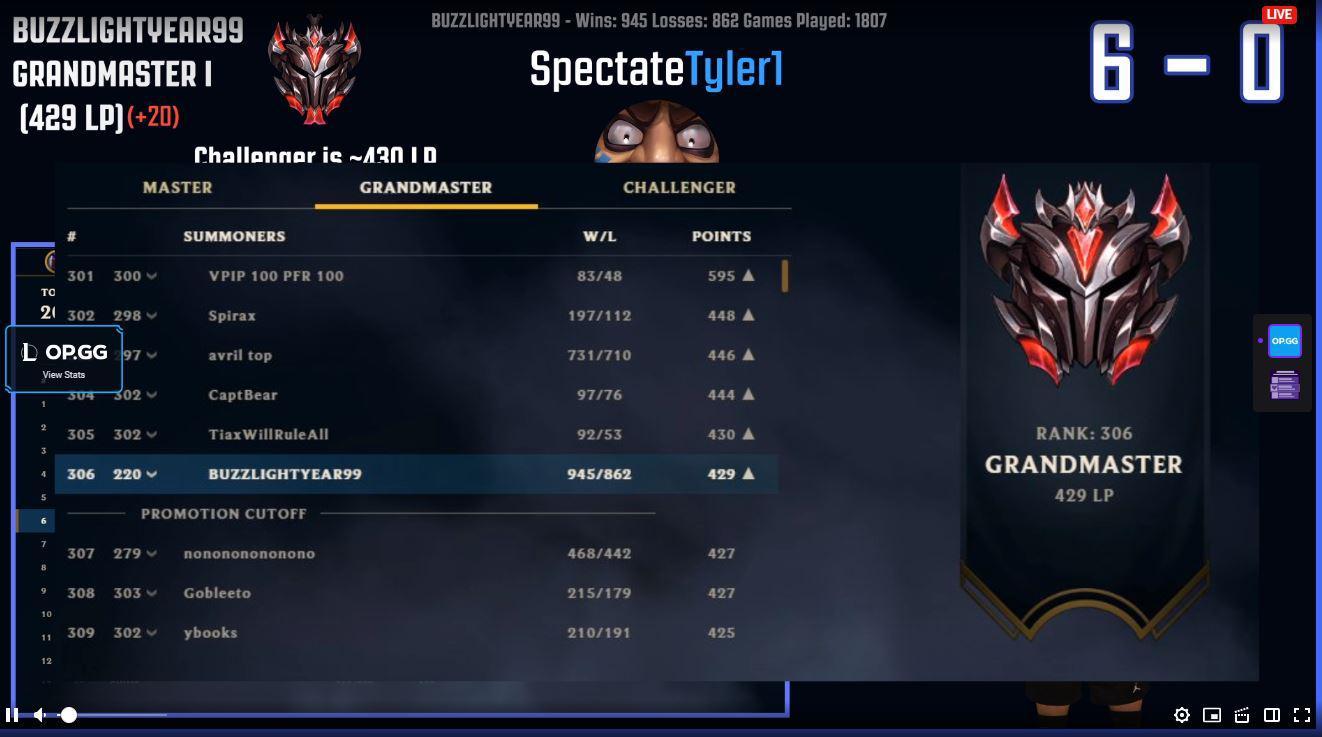
Task: Mute the stream audio with the speaker icon
Action: tap(40, 715)
